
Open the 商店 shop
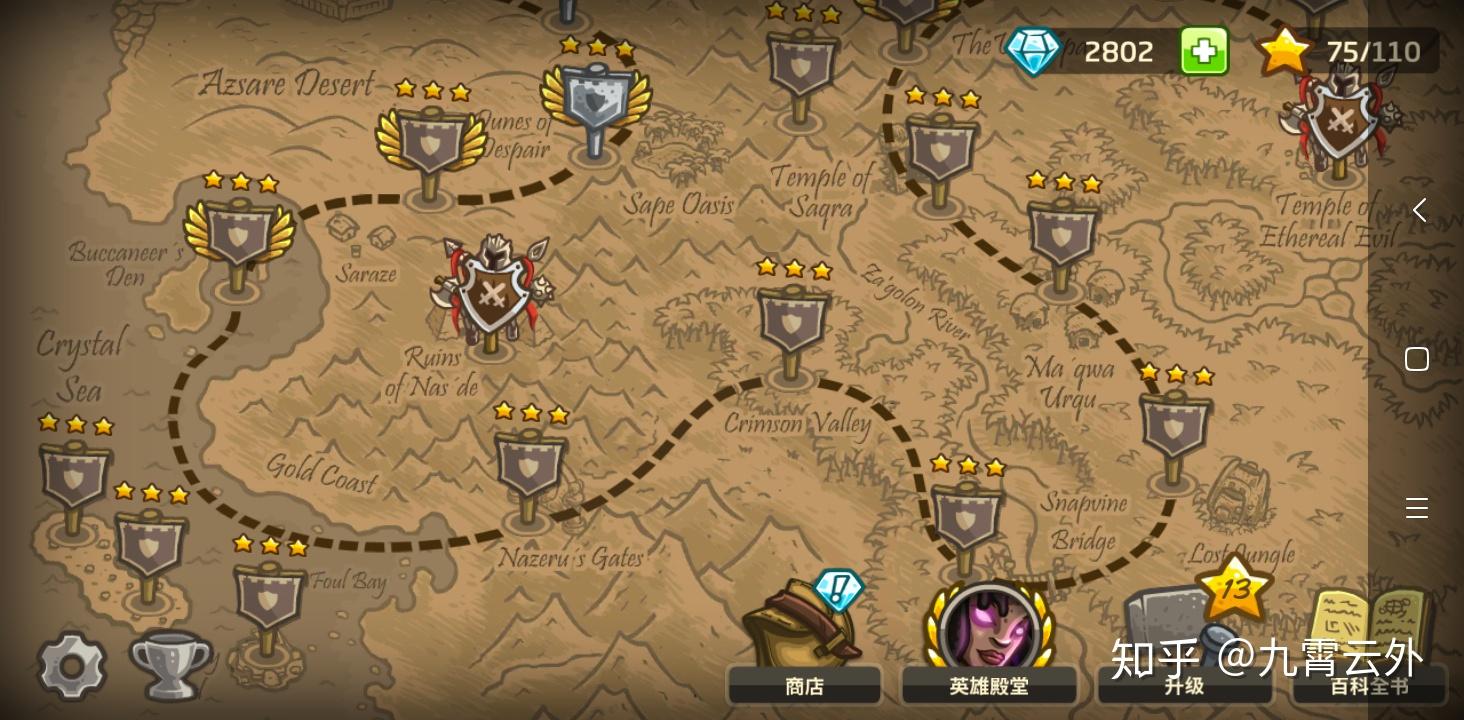[804, 685]
